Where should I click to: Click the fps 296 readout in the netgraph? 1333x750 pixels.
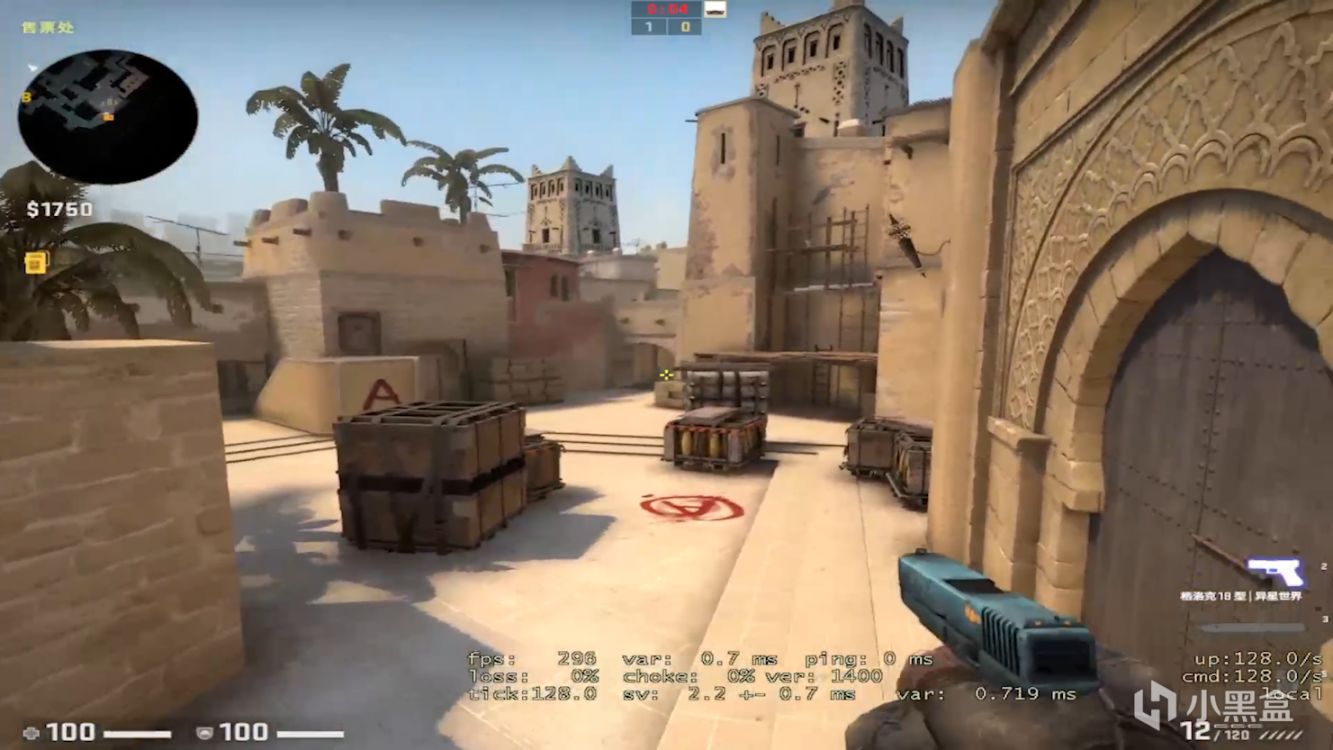(x=530, y=659)
